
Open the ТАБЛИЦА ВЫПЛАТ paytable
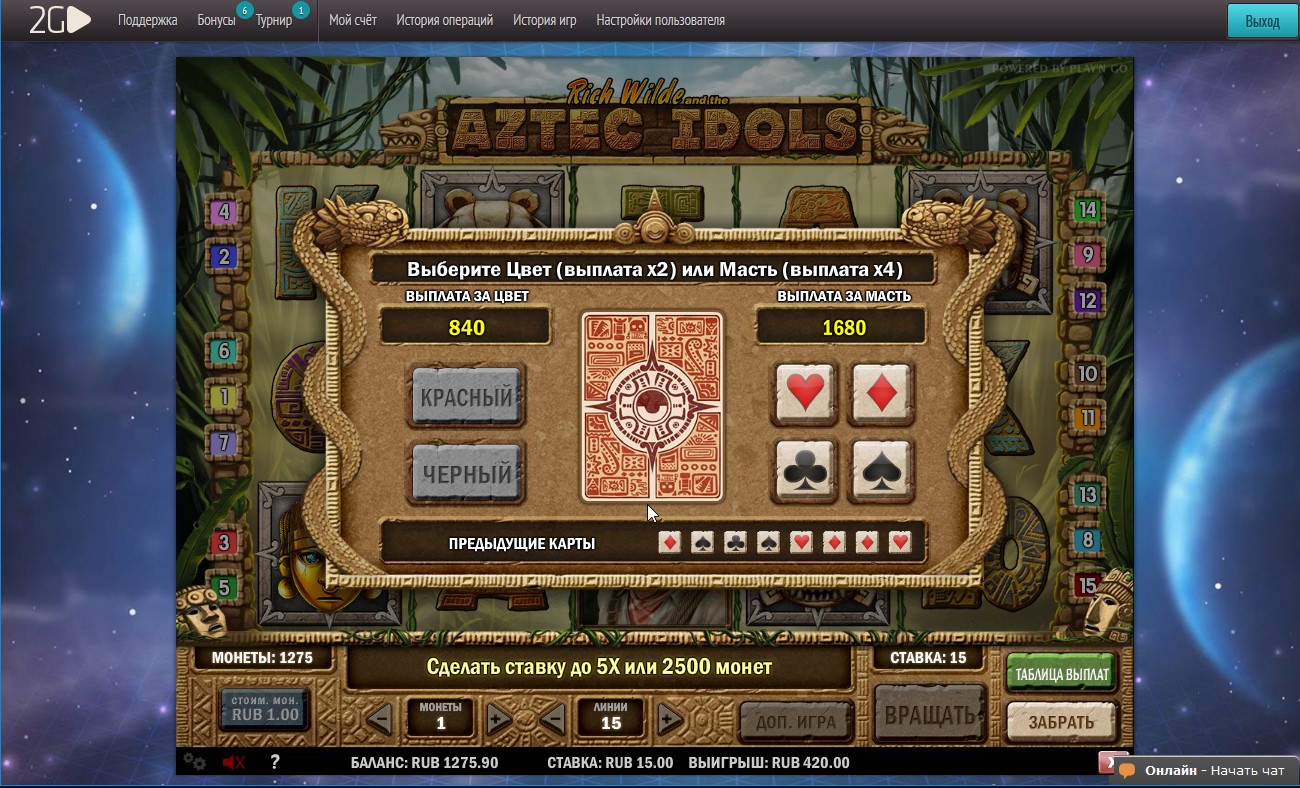pos(1061,674)
